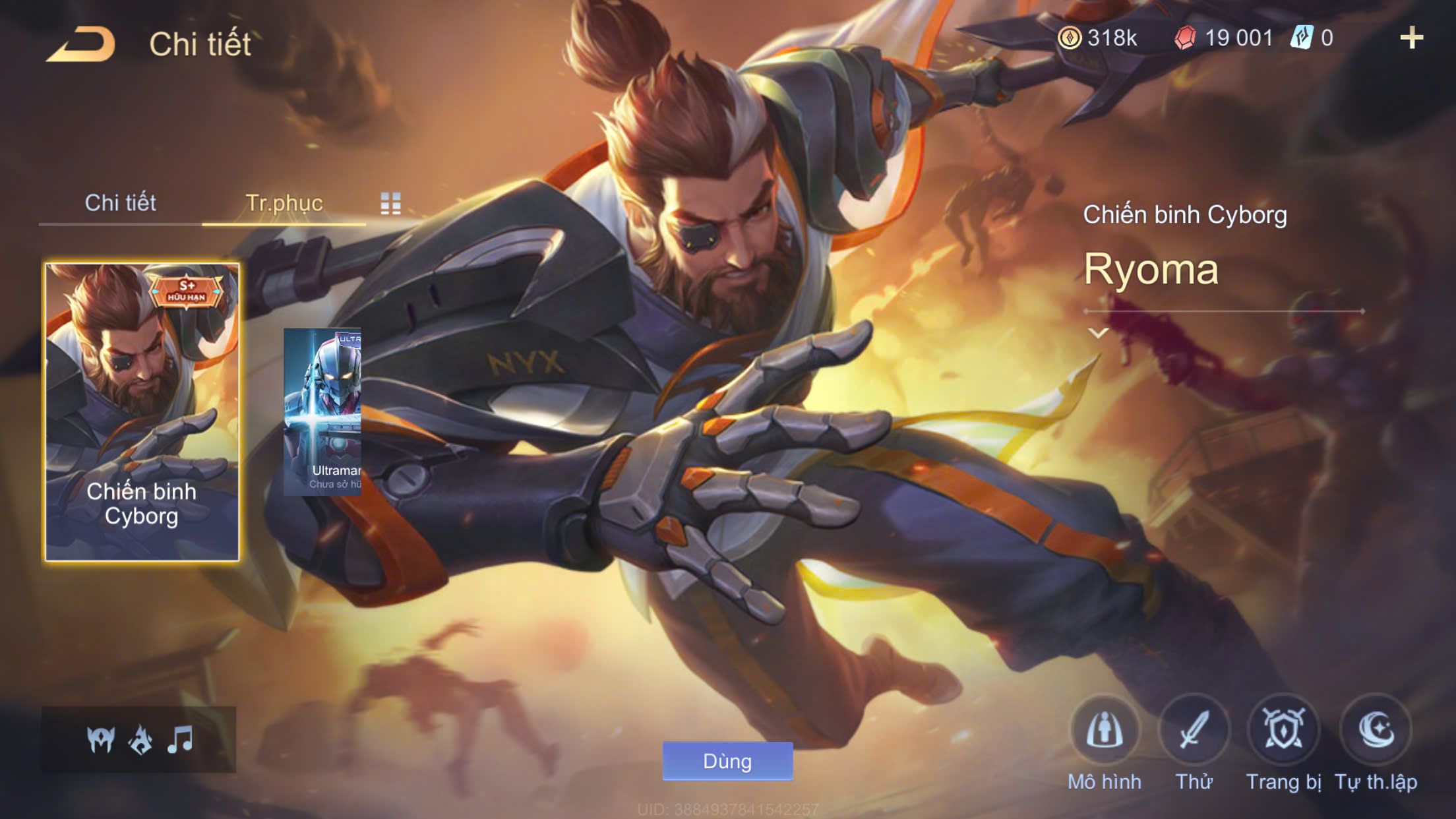Screen dimensions: 1456x819
Task: Open the Mô hình model viewer
Action: pos(1104,731)
